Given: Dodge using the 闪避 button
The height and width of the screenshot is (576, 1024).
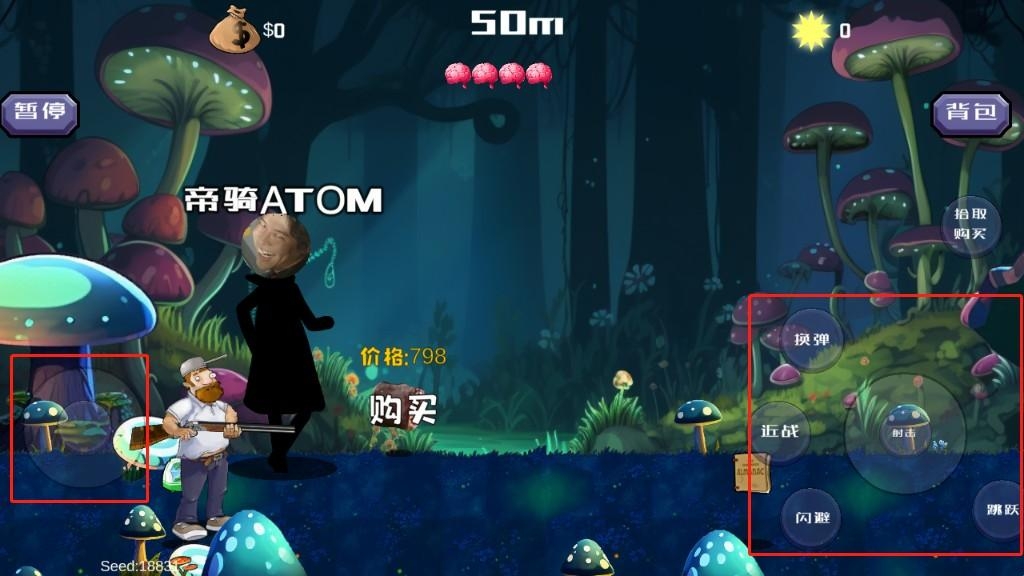Looking at the screenshot, I should point(811,518).
